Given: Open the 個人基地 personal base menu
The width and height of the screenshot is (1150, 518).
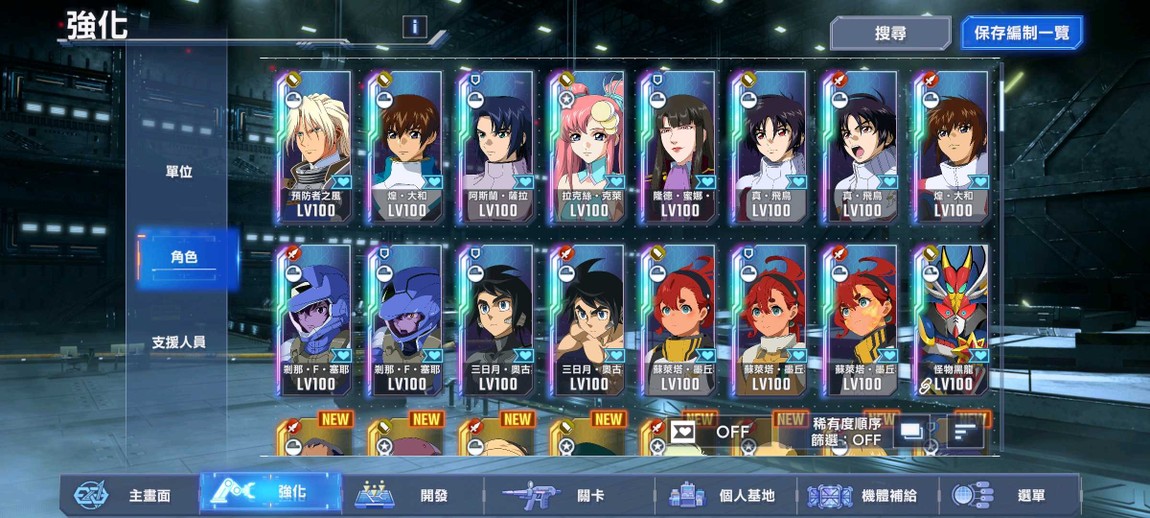Looking at the screenshot, I should tap(723, 495).
